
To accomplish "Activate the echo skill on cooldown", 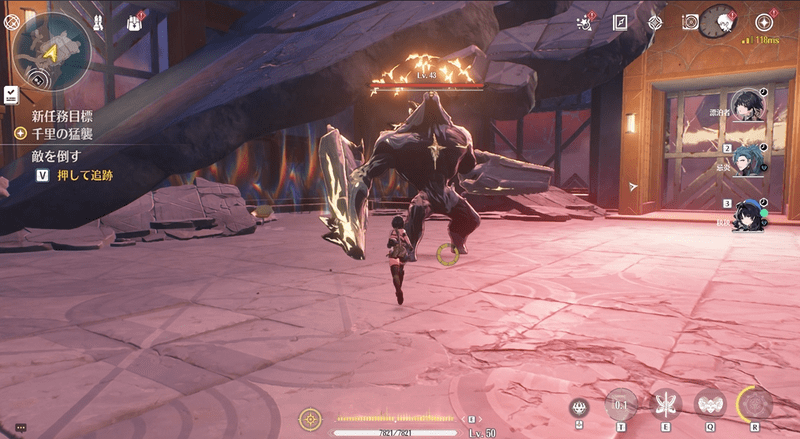I will click(x=621, y=403).
